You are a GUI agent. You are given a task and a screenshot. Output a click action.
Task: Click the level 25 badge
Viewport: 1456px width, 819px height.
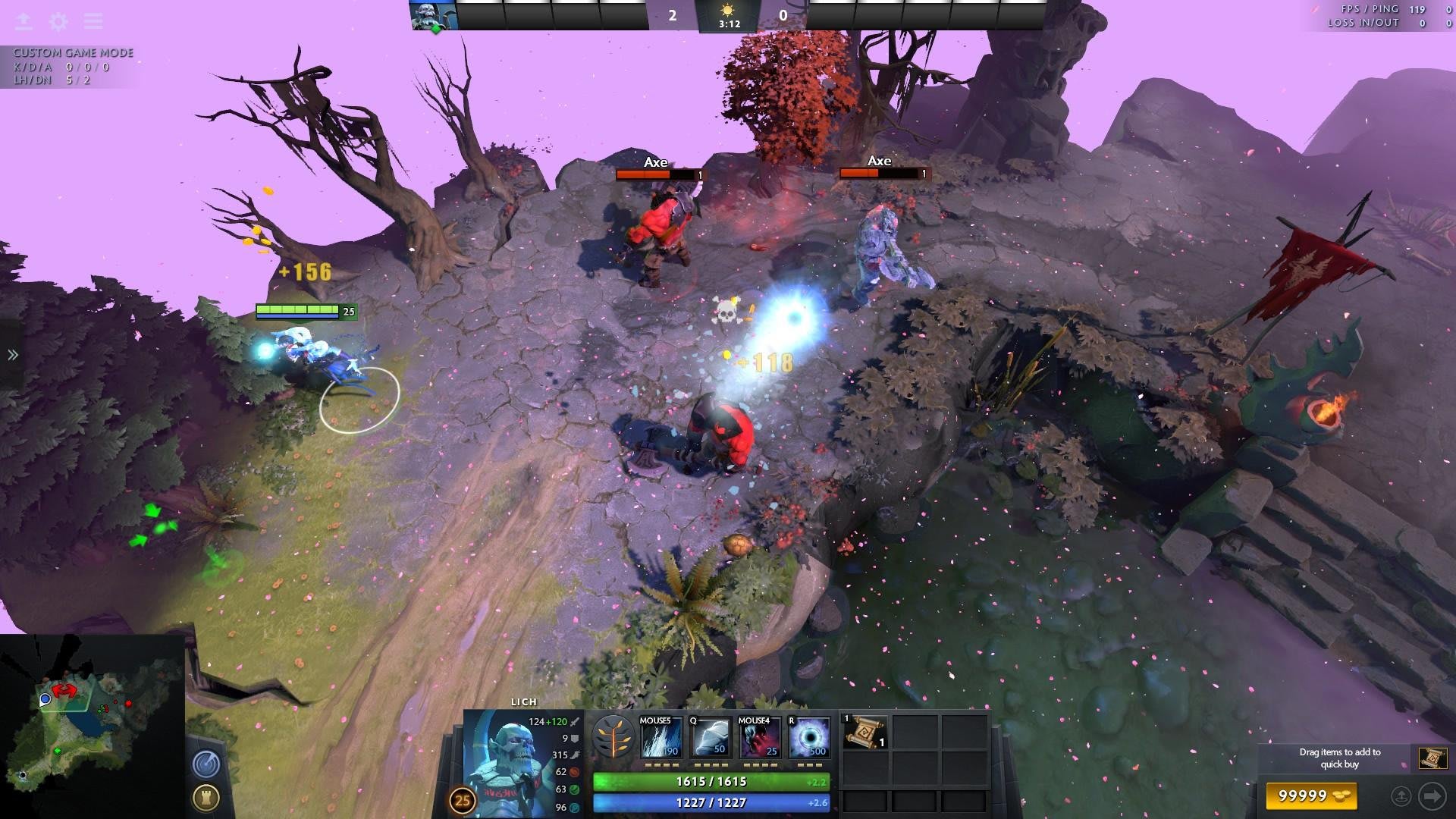pyautogui.click(x=462, y=801)
